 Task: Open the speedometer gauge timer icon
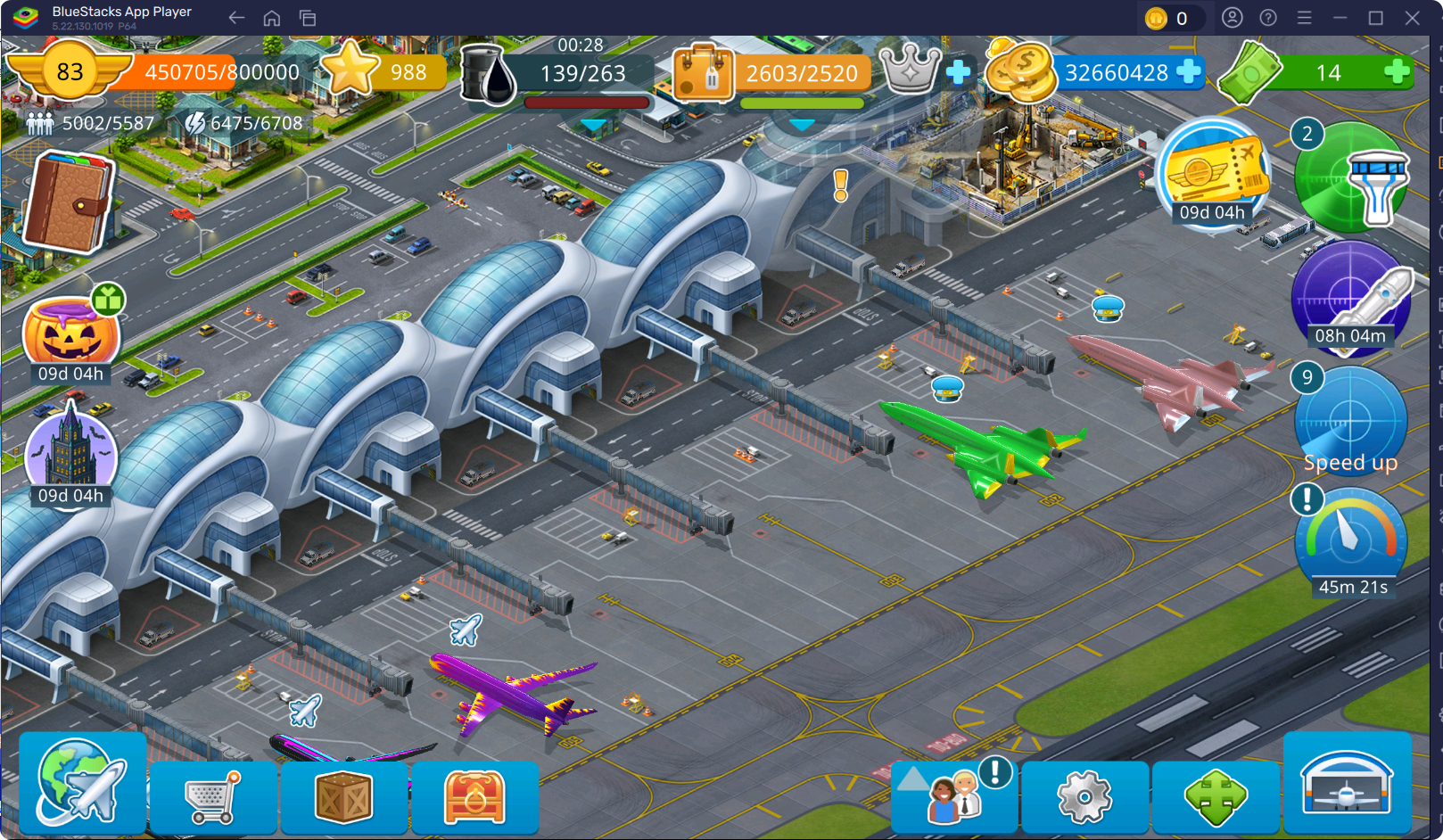pyautogui.click(x=1350, y=538)
